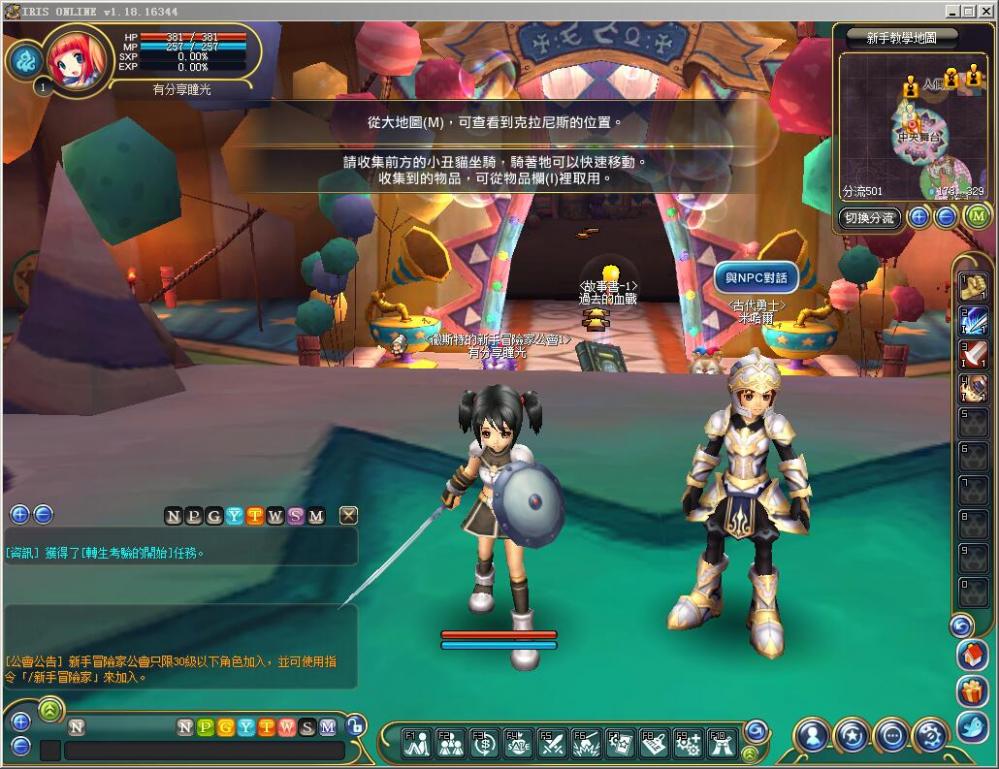999x769 pixels.
Task: Open the F4 SALE shop menu icon
Action: [517, 742]
